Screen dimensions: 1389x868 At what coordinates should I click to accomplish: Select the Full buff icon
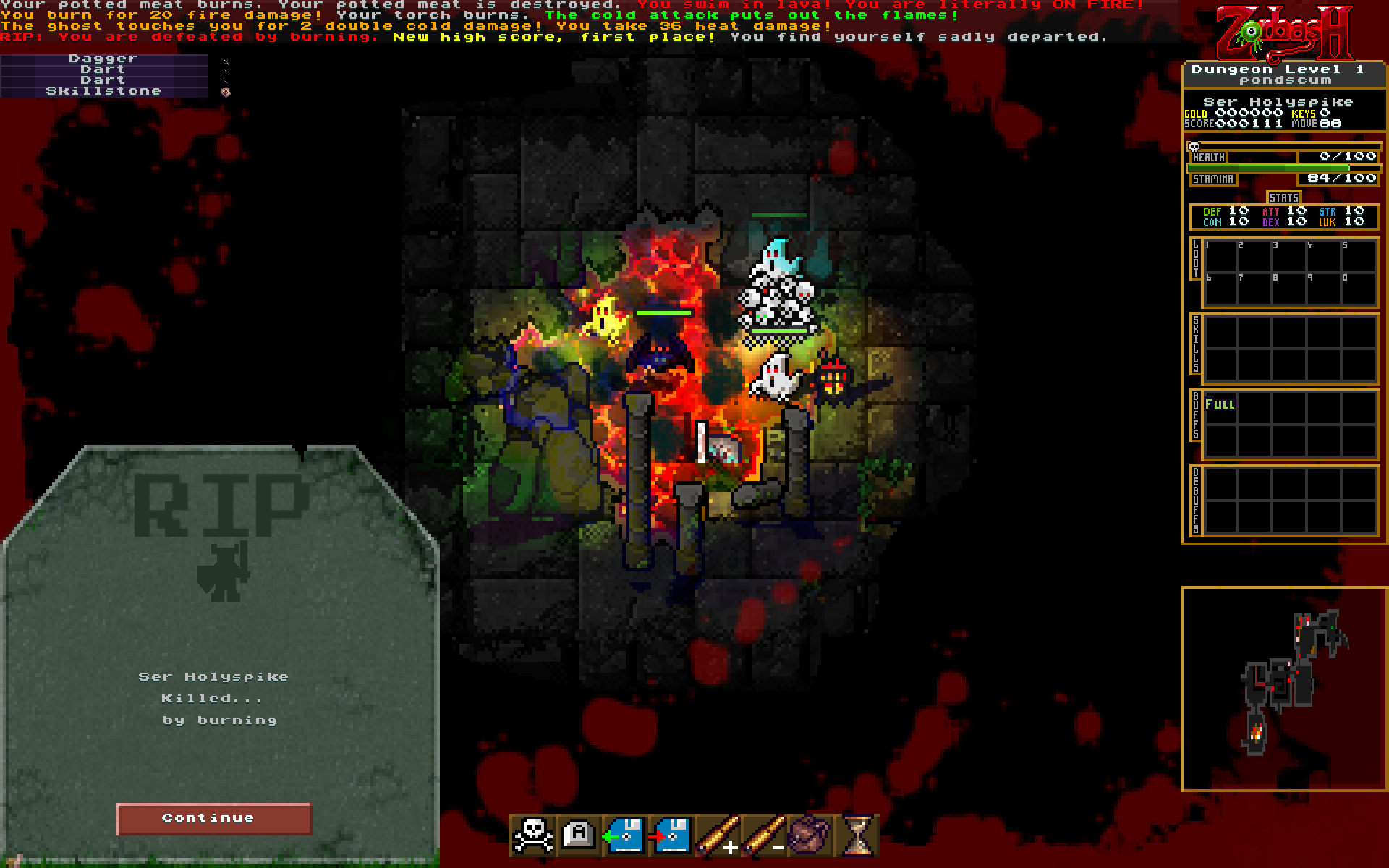pyautogui.click(x=1220, y=405)
